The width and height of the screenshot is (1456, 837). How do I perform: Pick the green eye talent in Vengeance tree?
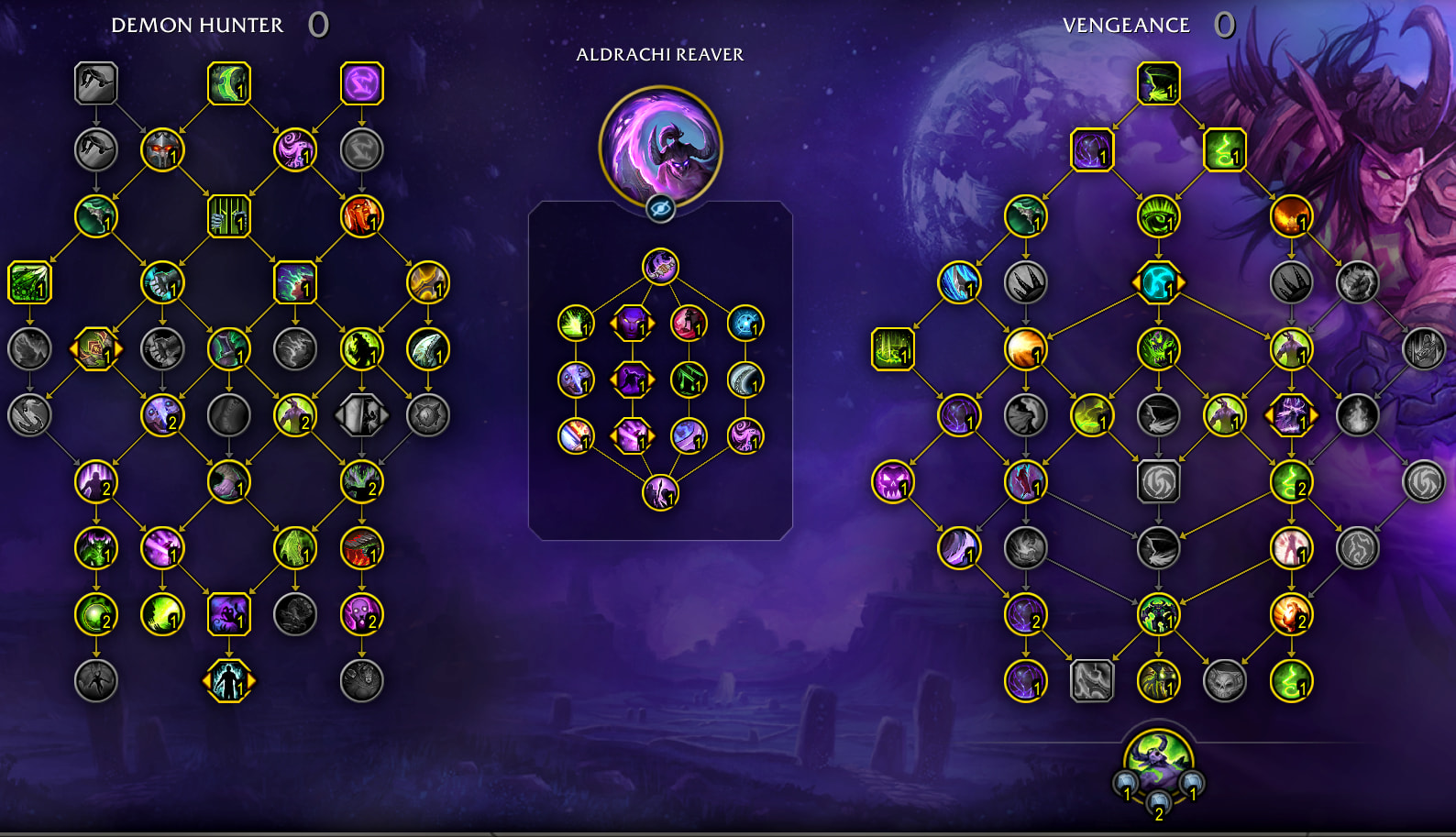(1158, 217)
